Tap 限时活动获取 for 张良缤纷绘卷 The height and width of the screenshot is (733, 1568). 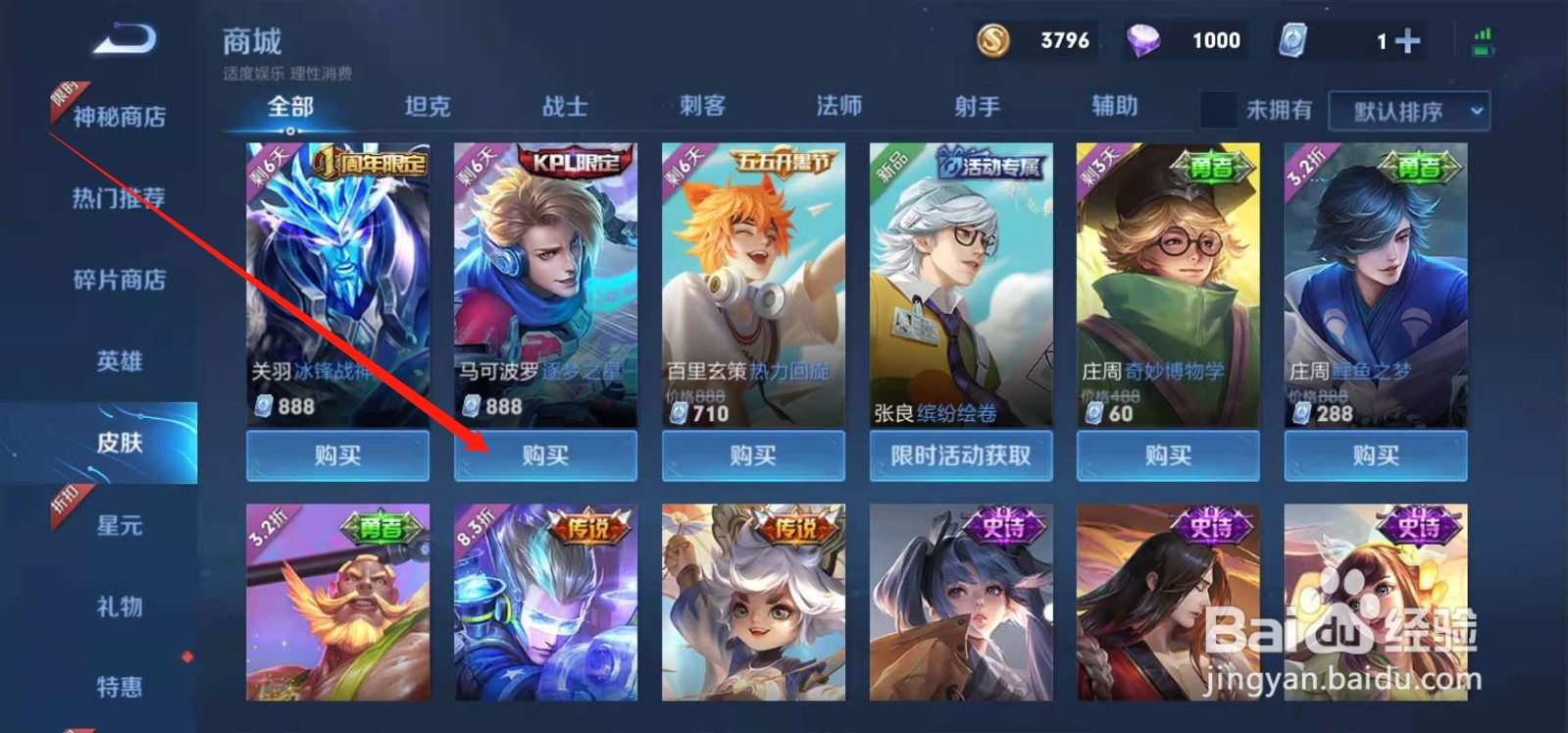960,455
